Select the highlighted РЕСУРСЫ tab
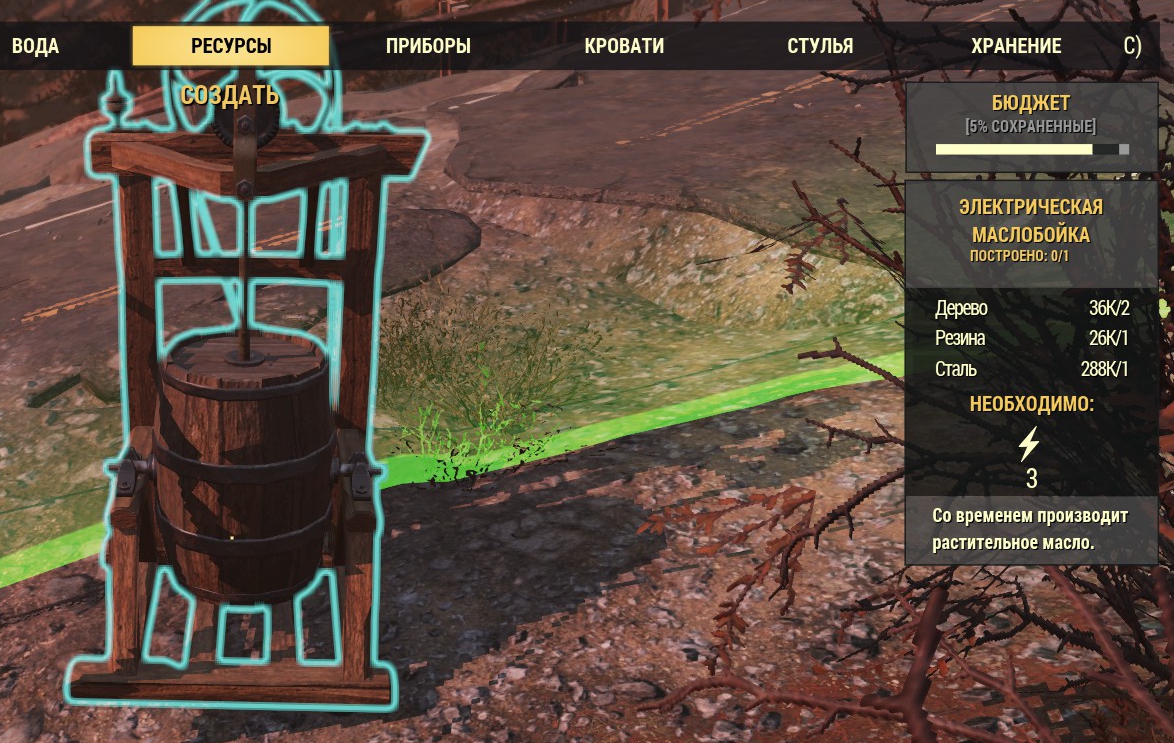Screen dimensions: 1174x743 pos(231,46)
